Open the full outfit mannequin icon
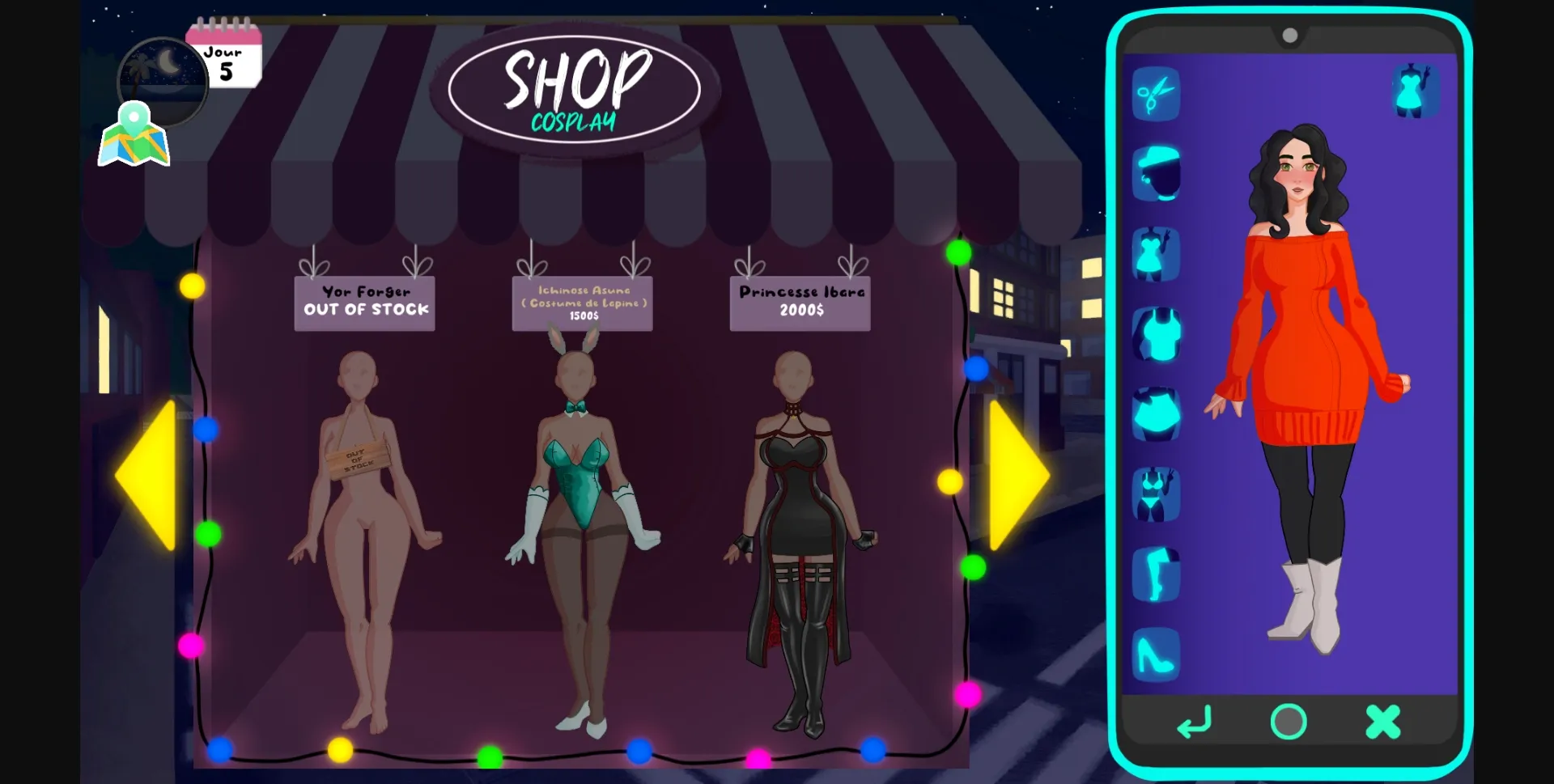 tap(1416, 91)
